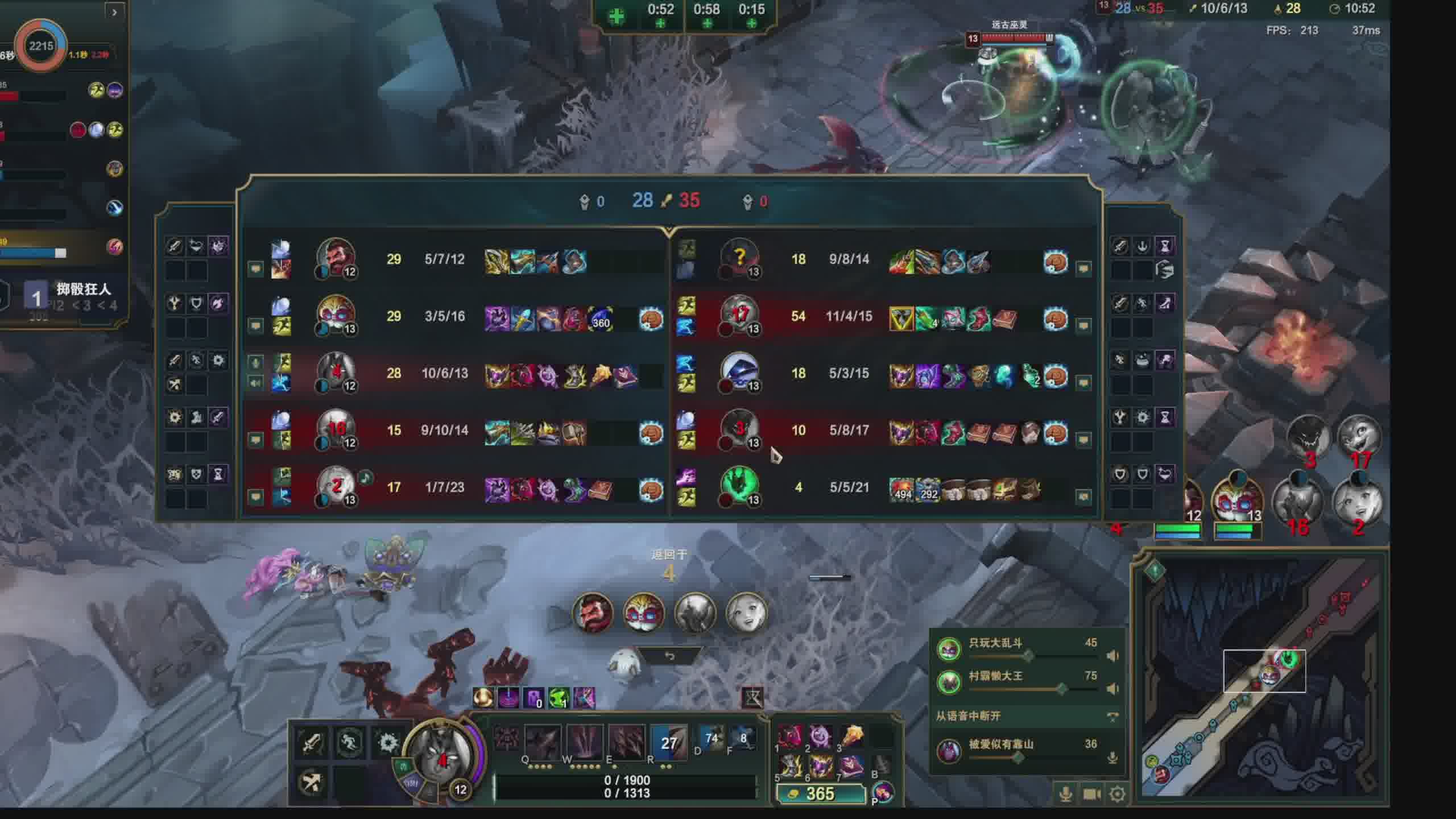Click the recall B button
This screenshot has height=819, width=1456.
pyautogui.click(x=882, y=765)
